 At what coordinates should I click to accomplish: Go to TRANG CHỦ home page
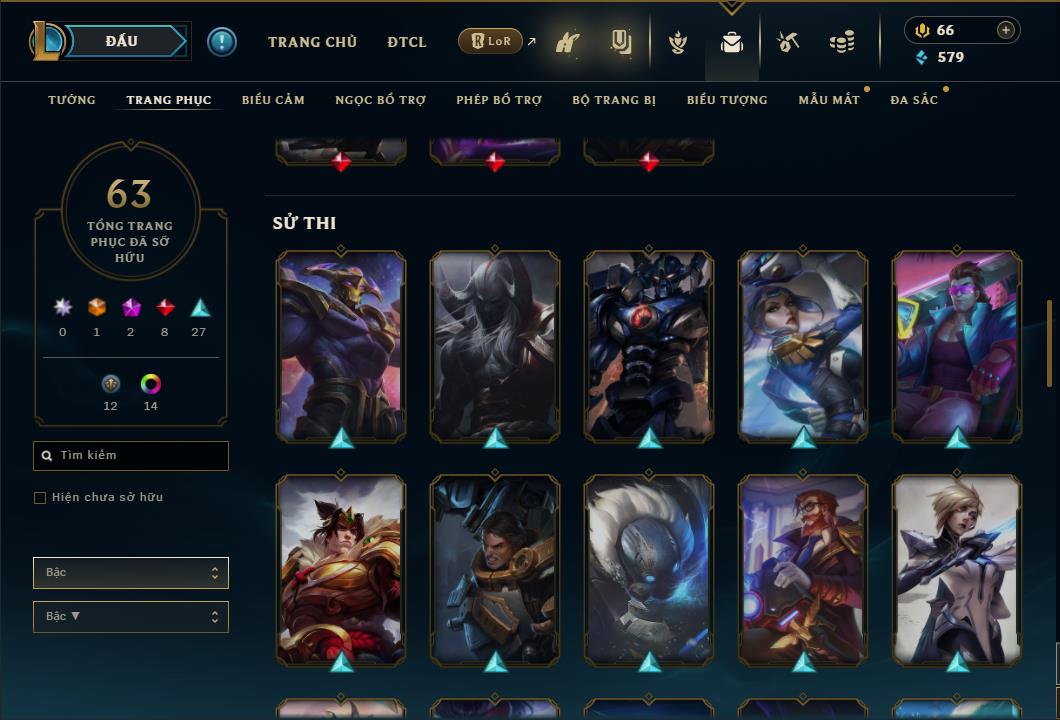click(312, 42)
